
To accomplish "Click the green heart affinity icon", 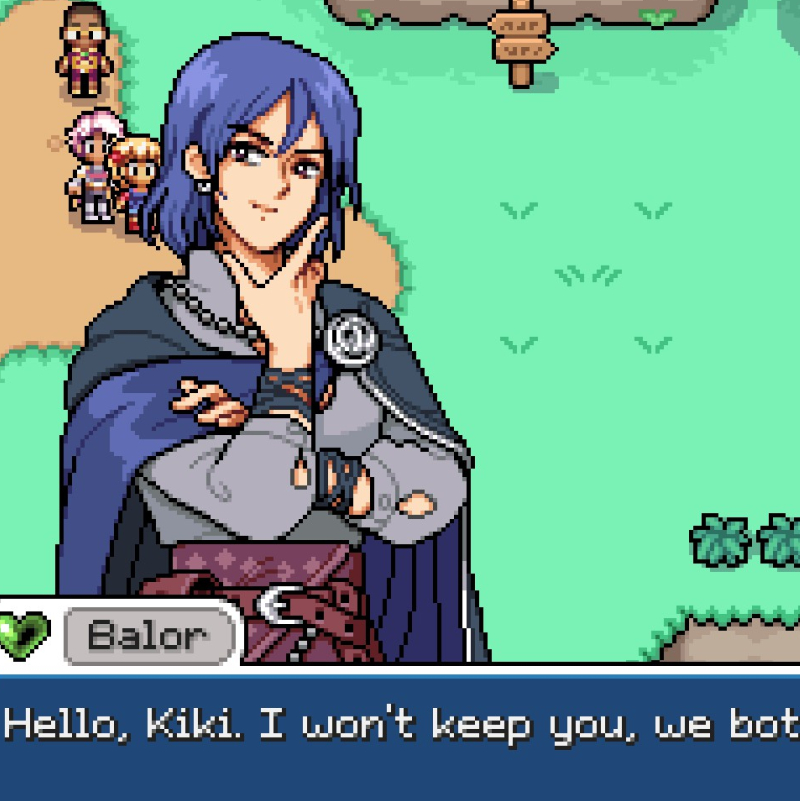I will (x=23, y=634).
